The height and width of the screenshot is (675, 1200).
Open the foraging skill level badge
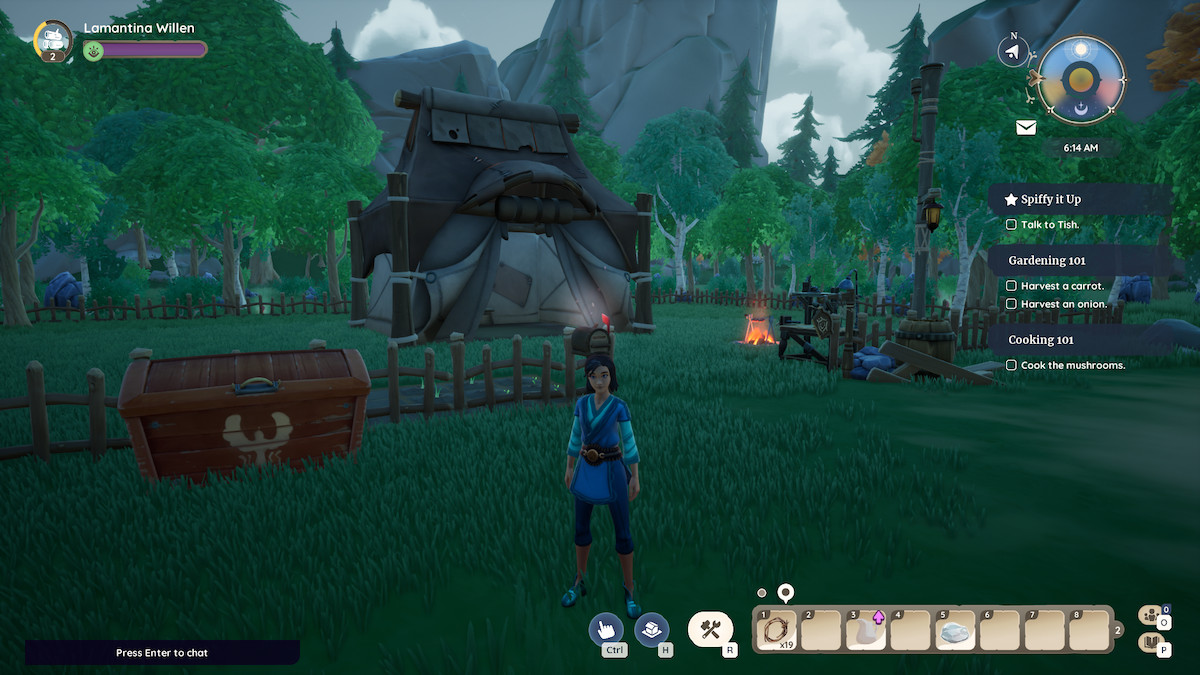(x=52, y=41)
